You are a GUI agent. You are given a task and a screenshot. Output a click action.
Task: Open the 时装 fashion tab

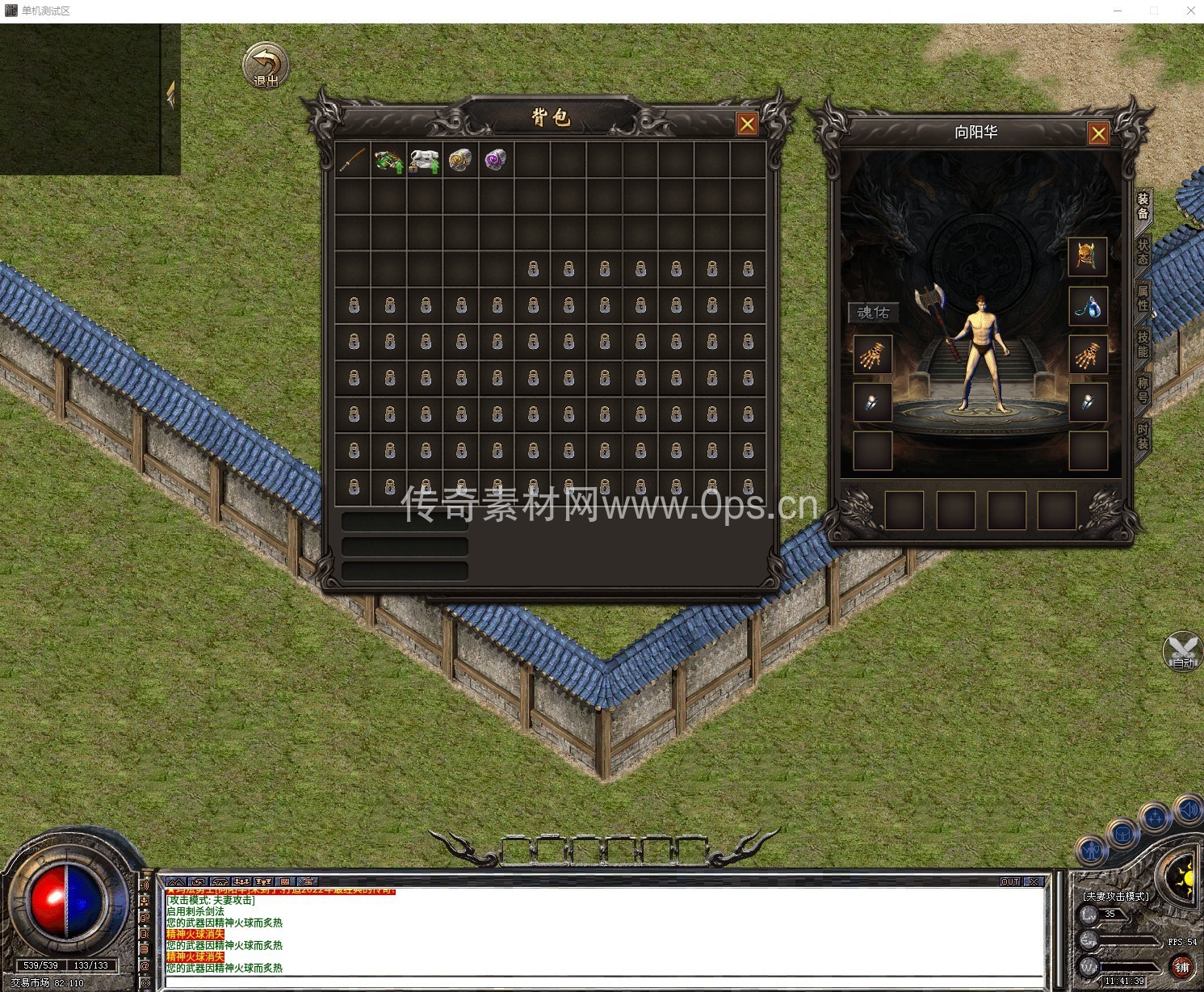1143,436
